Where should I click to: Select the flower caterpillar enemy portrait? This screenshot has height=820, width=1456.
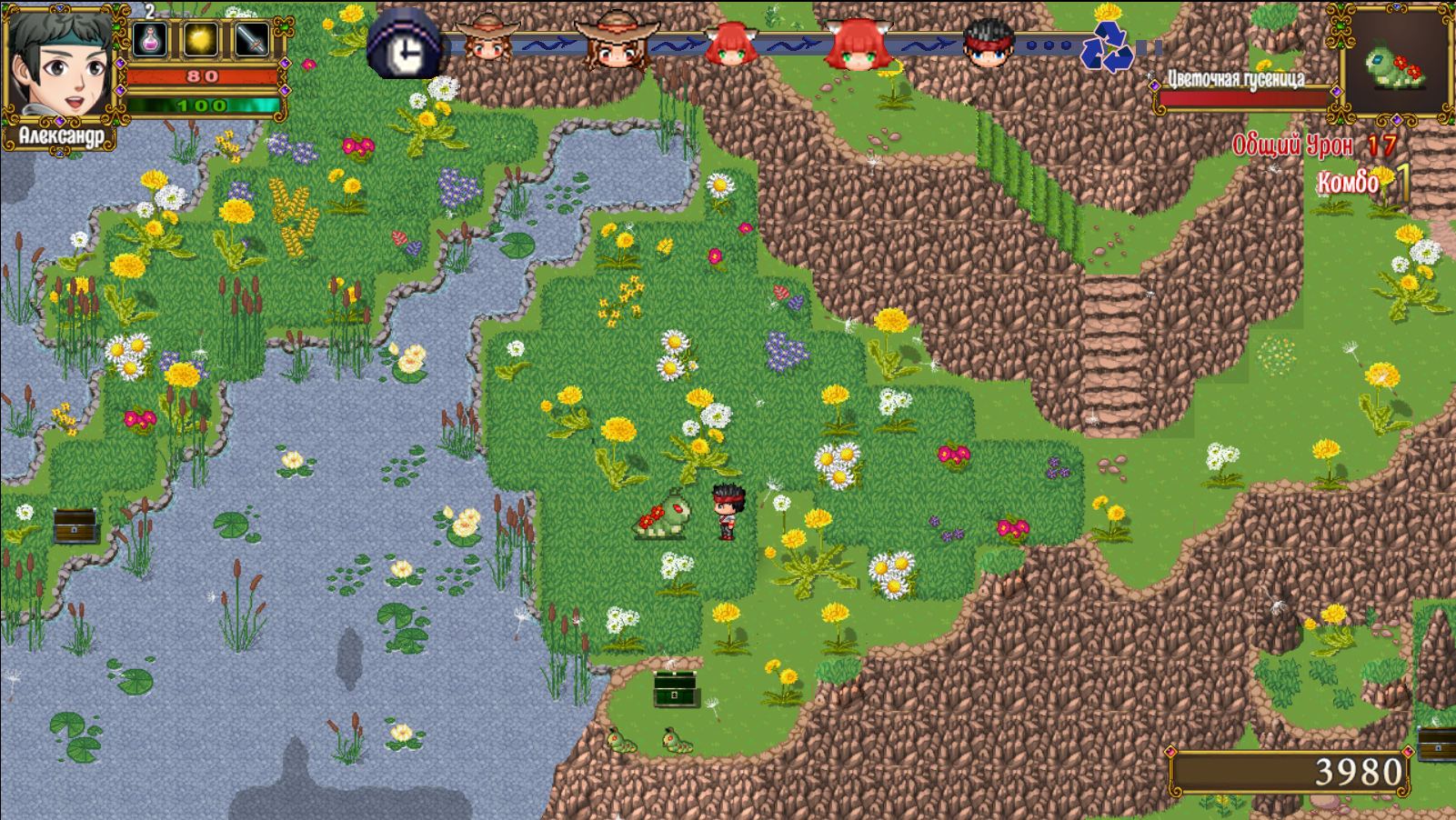click(1395, 64)
